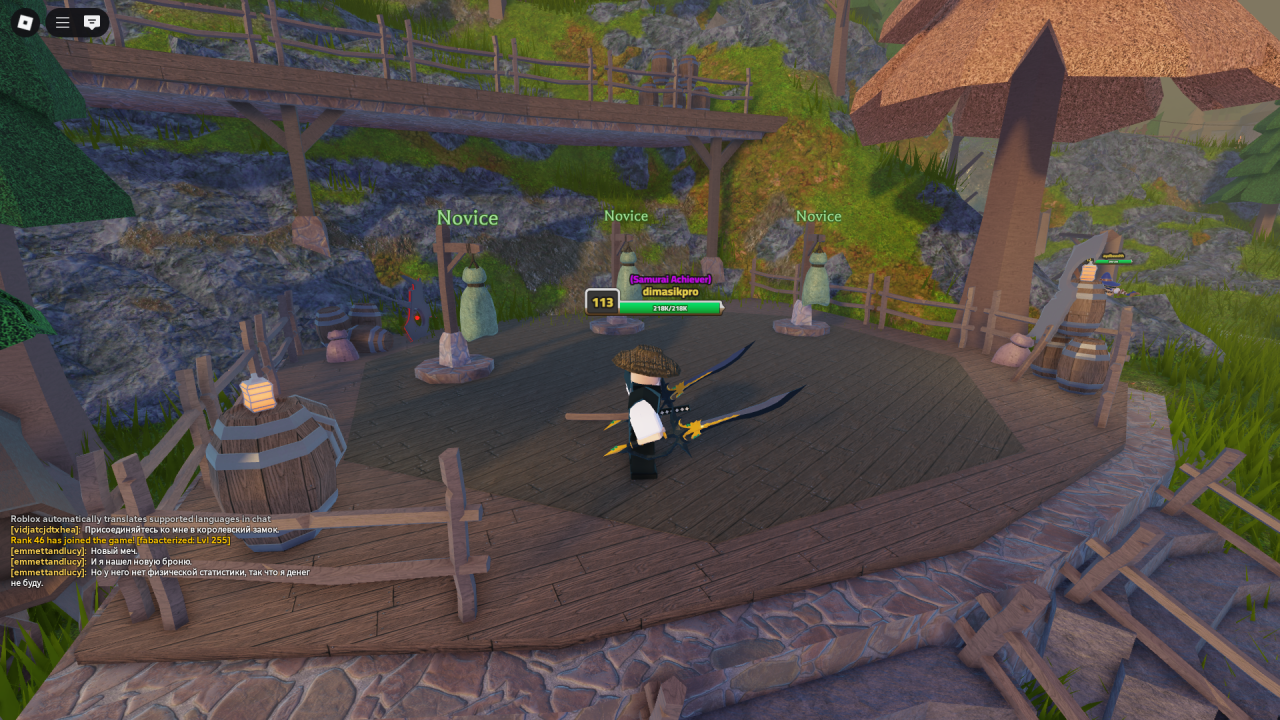Toggle the chat window icon

[x=92, y=22]
